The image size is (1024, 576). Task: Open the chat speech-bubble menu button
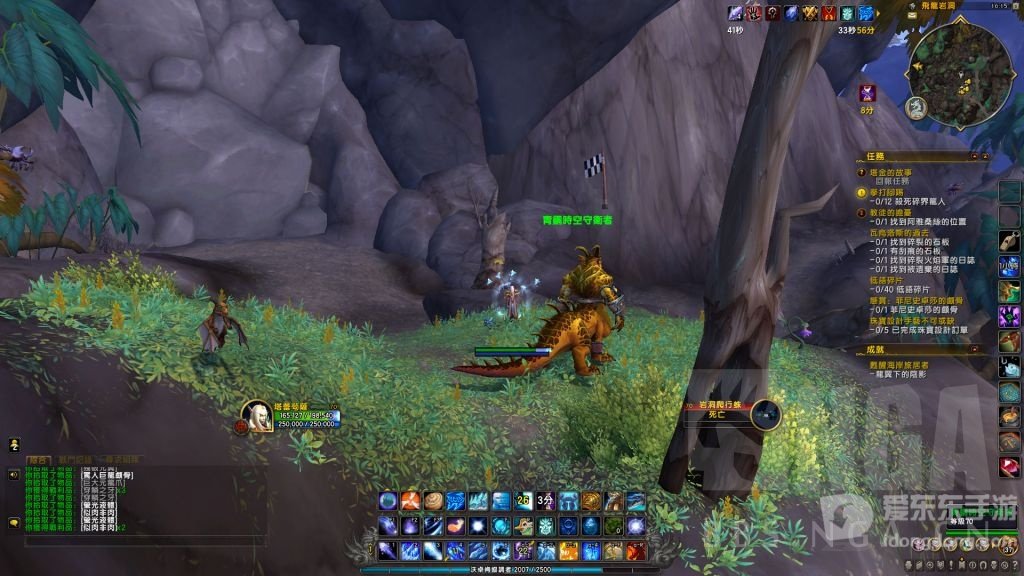[14, 521]
